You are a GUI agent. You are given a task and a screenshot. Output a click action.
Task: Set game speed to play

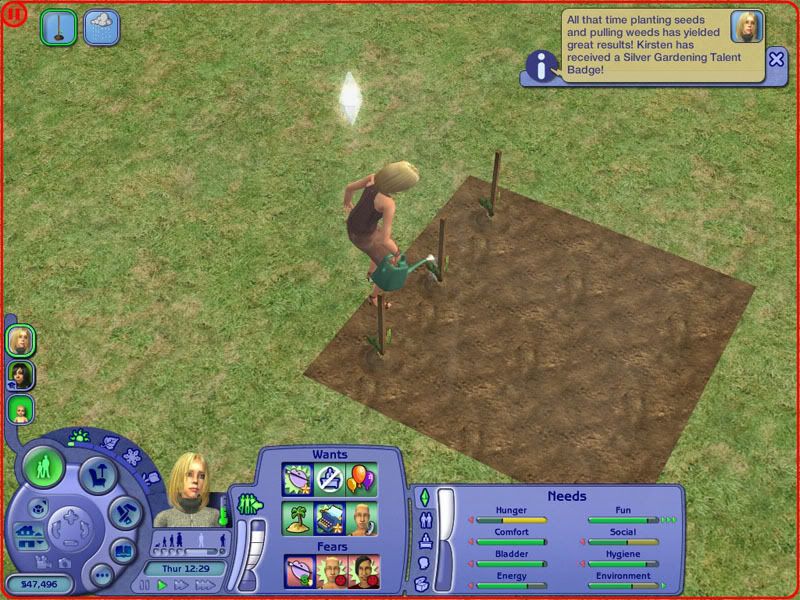coord(162,584)
